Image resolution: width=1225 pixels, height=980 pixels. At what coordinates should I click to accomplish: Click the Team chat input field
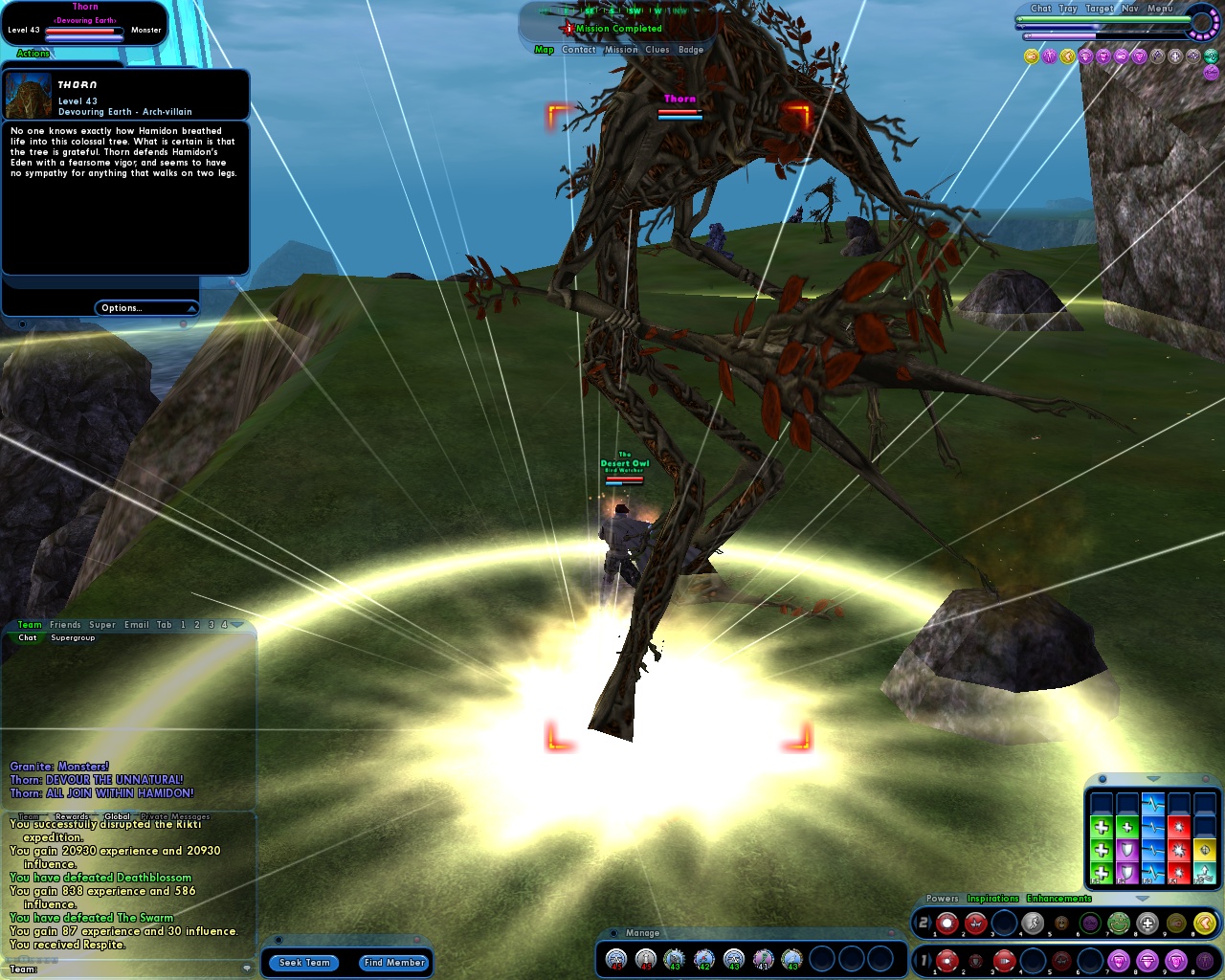coord(124,971)
